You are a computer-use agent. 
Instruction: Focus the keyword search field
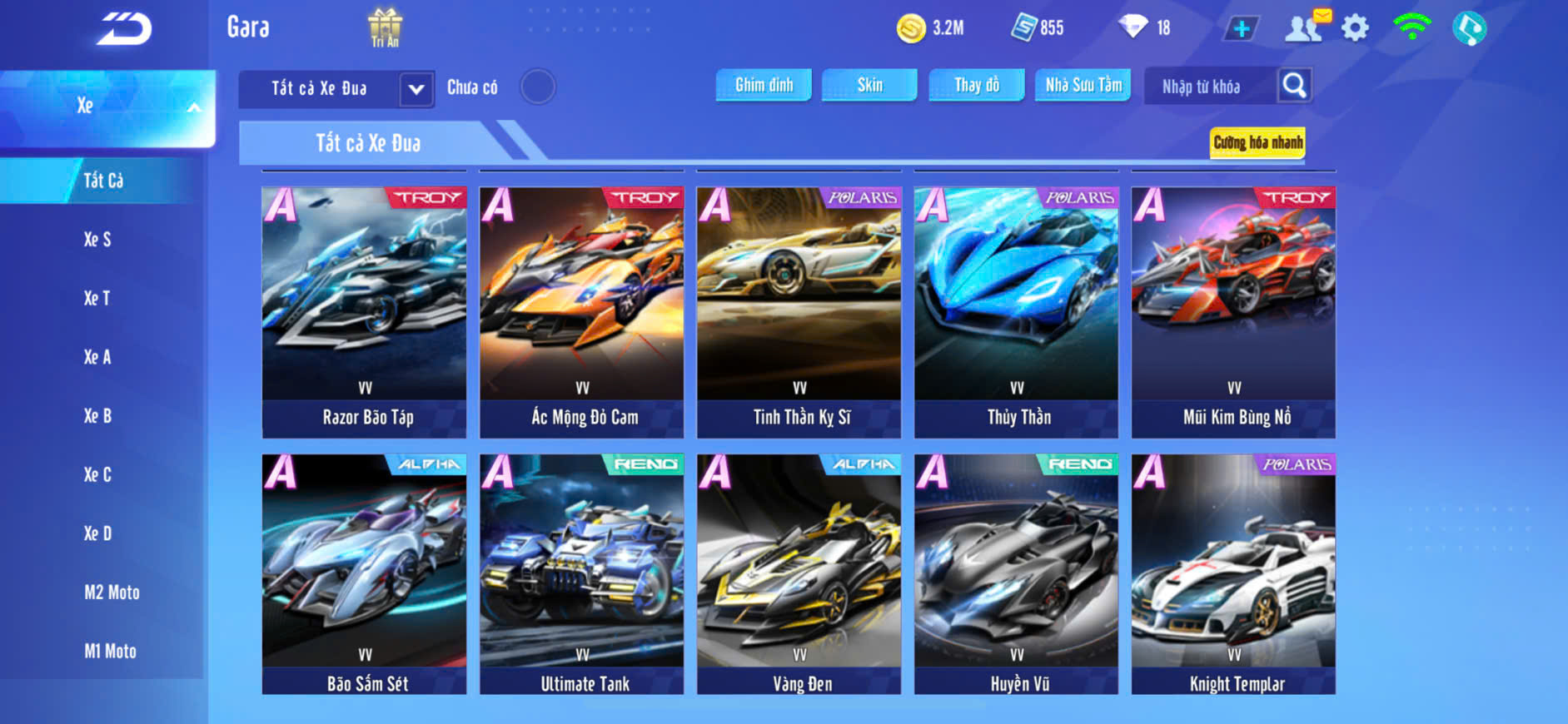[1207, 87]
